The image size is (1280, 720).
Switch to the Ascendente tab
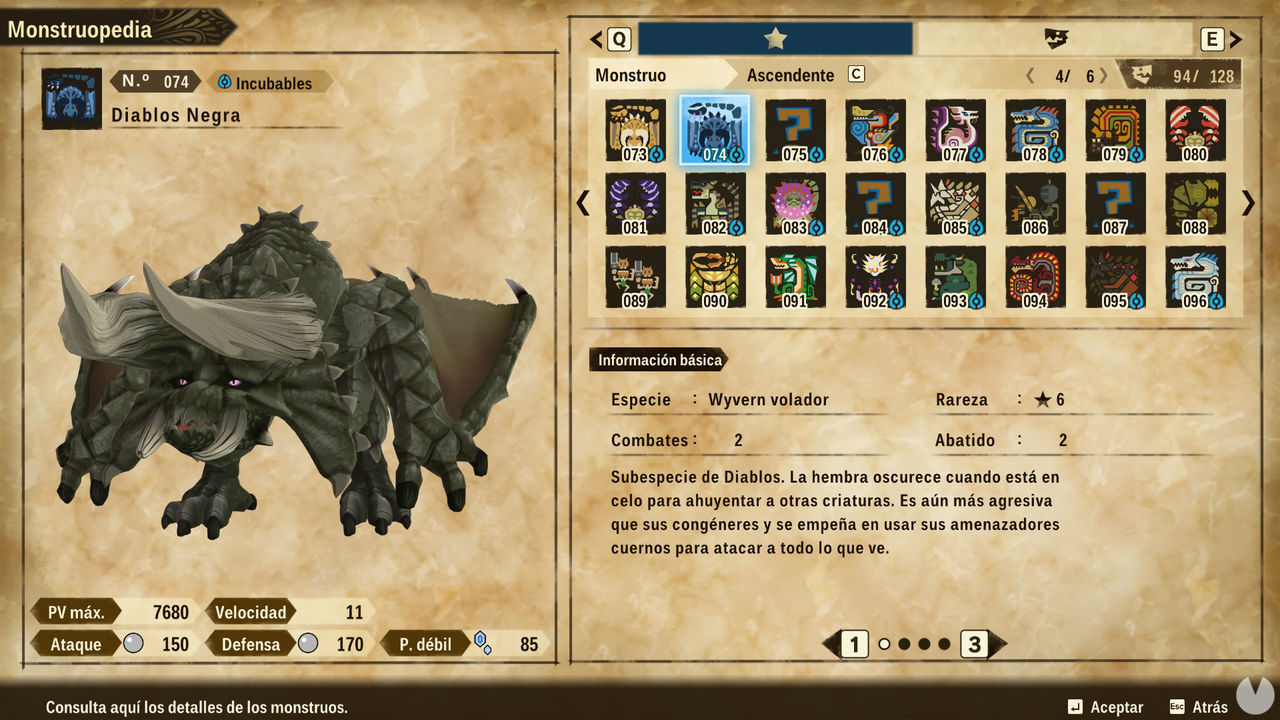[x=789, y=74]
